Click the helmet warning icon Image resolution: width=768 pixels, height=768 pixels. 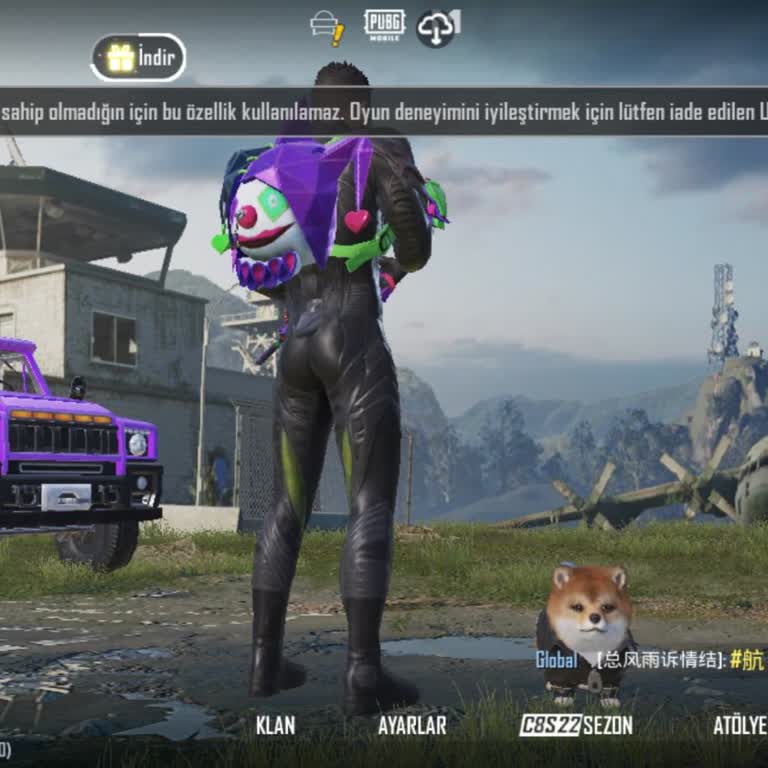[327, 27]
